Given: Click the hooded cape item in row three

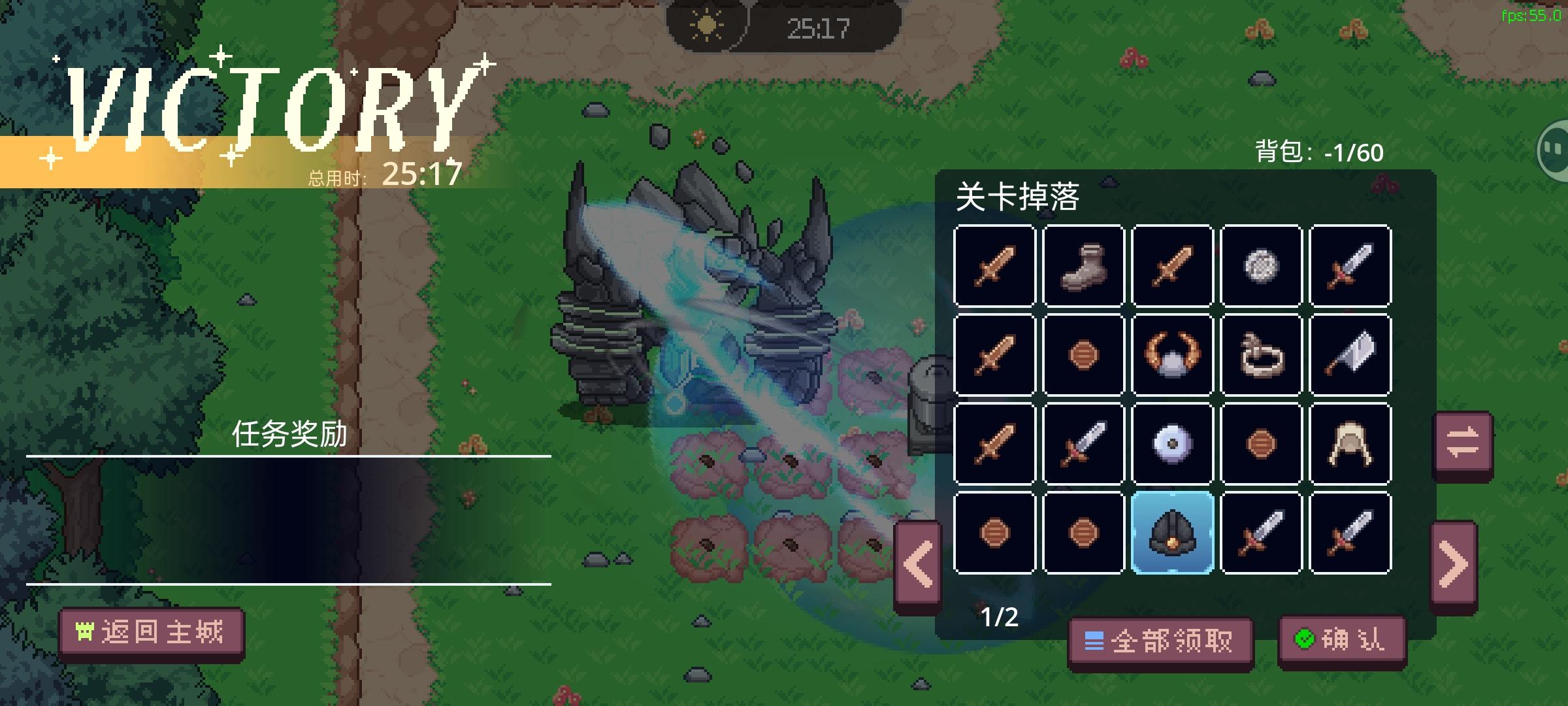Looking at the screenshot, I should [1348, 443].
